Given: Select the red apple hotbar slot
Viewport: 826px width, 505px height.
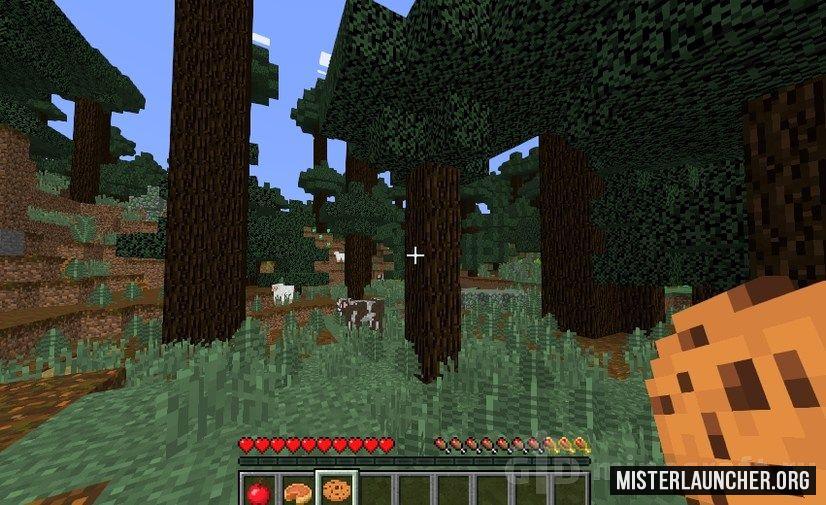Looking at the screenshot, I should coord(259,490).
